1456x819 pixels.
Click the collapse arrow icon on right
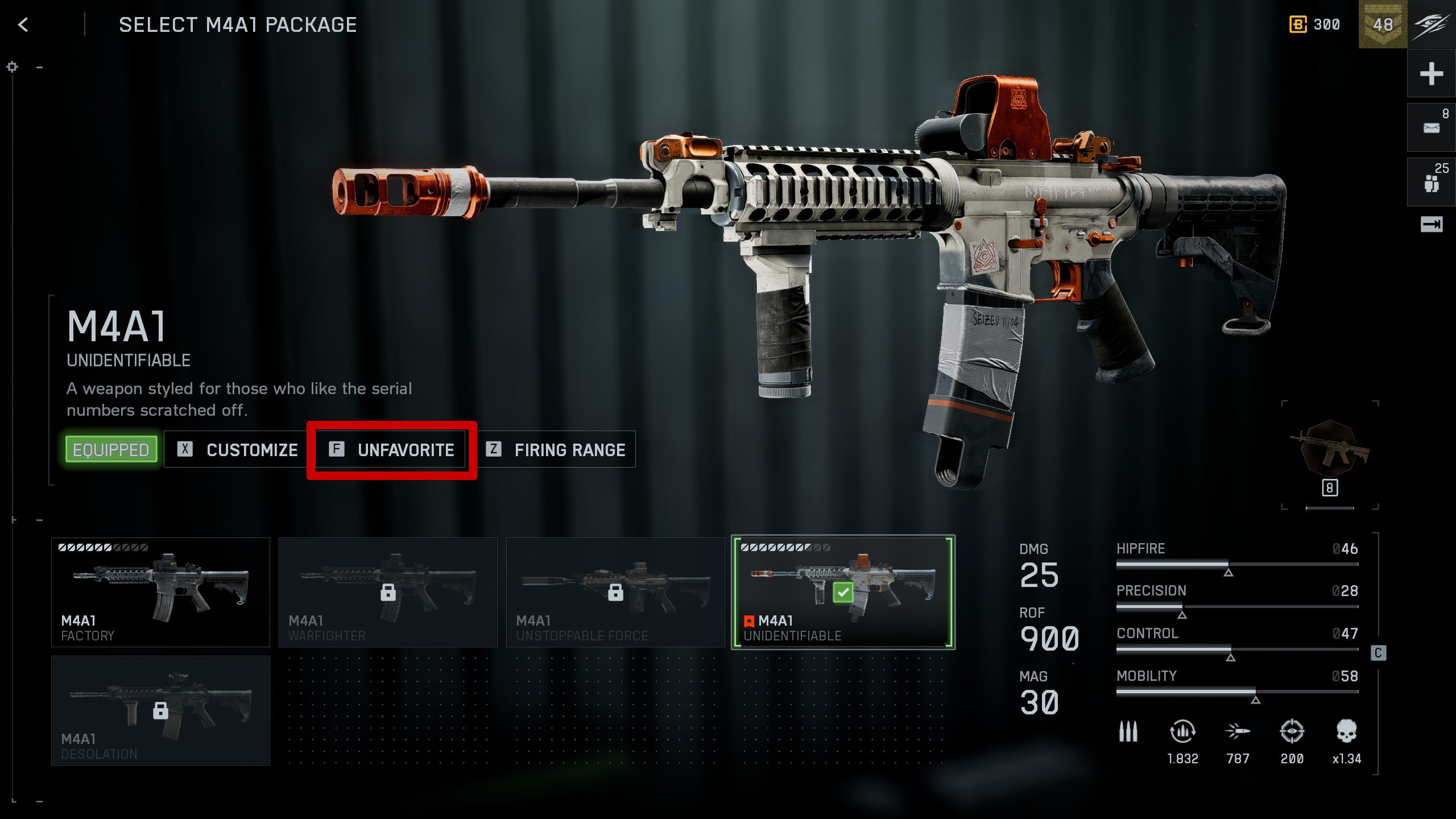[1431, 225]
